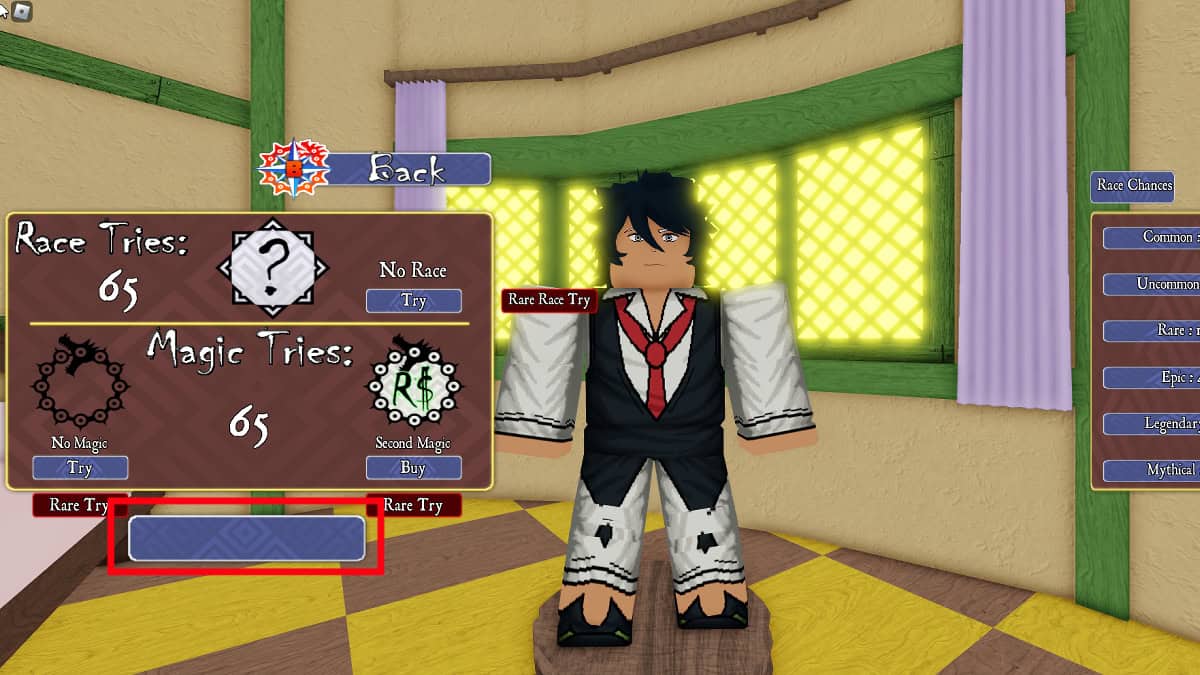
Task: Select the Epic race chance row
Action: (1152, 377)
